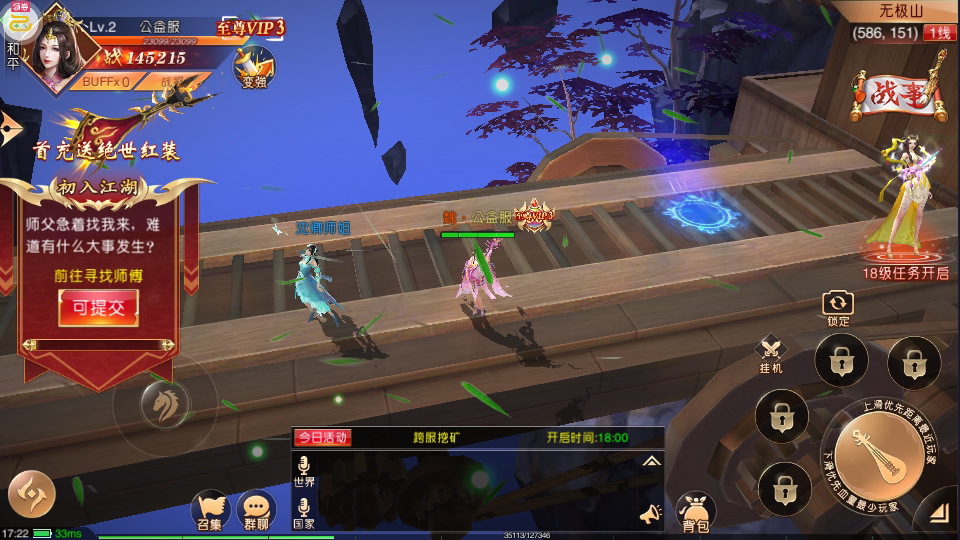
Task: Open the 群聊 group chat
Action: point(256,510)
